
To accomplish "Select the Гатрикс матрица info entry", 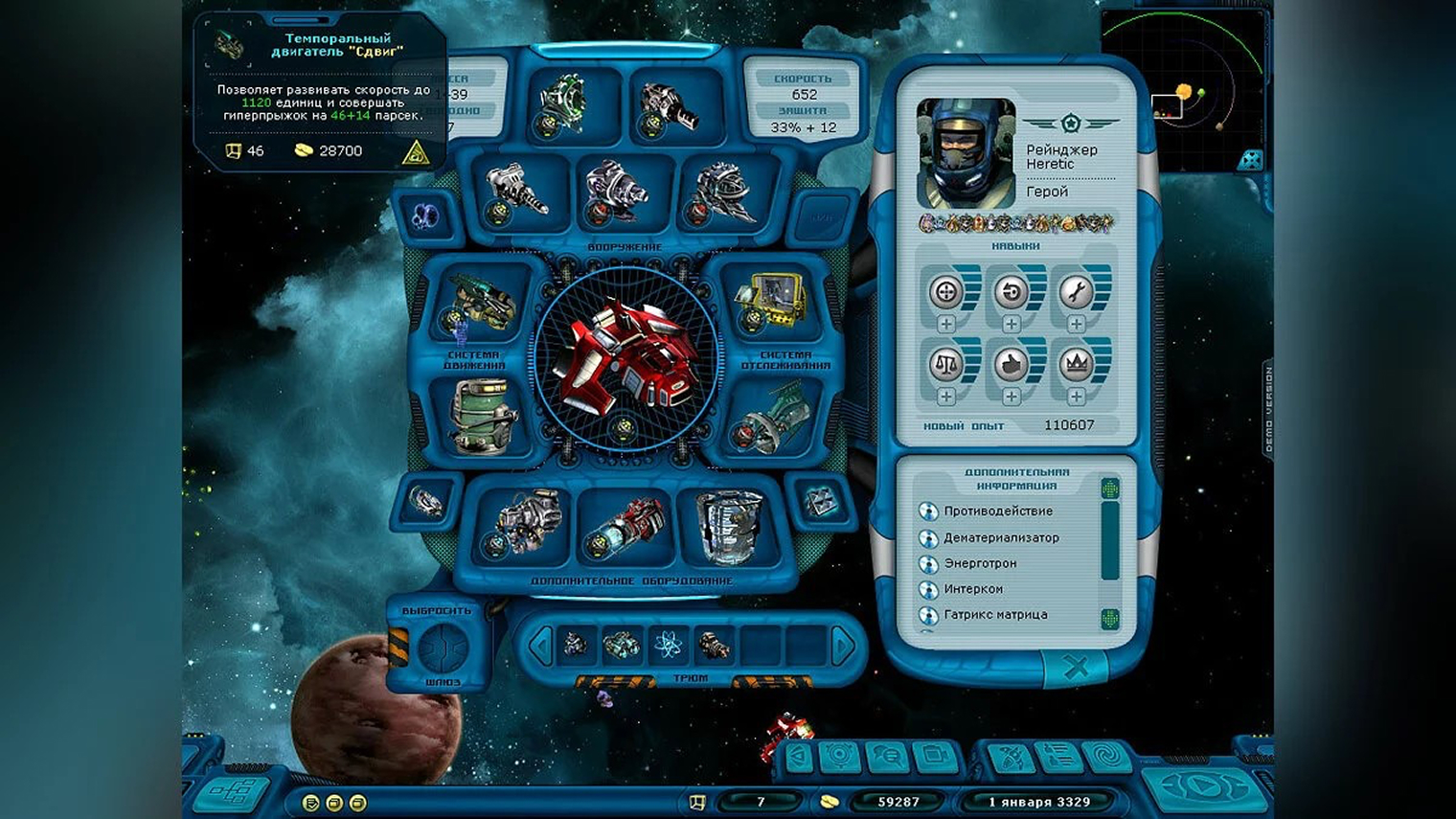I will 994,615.
